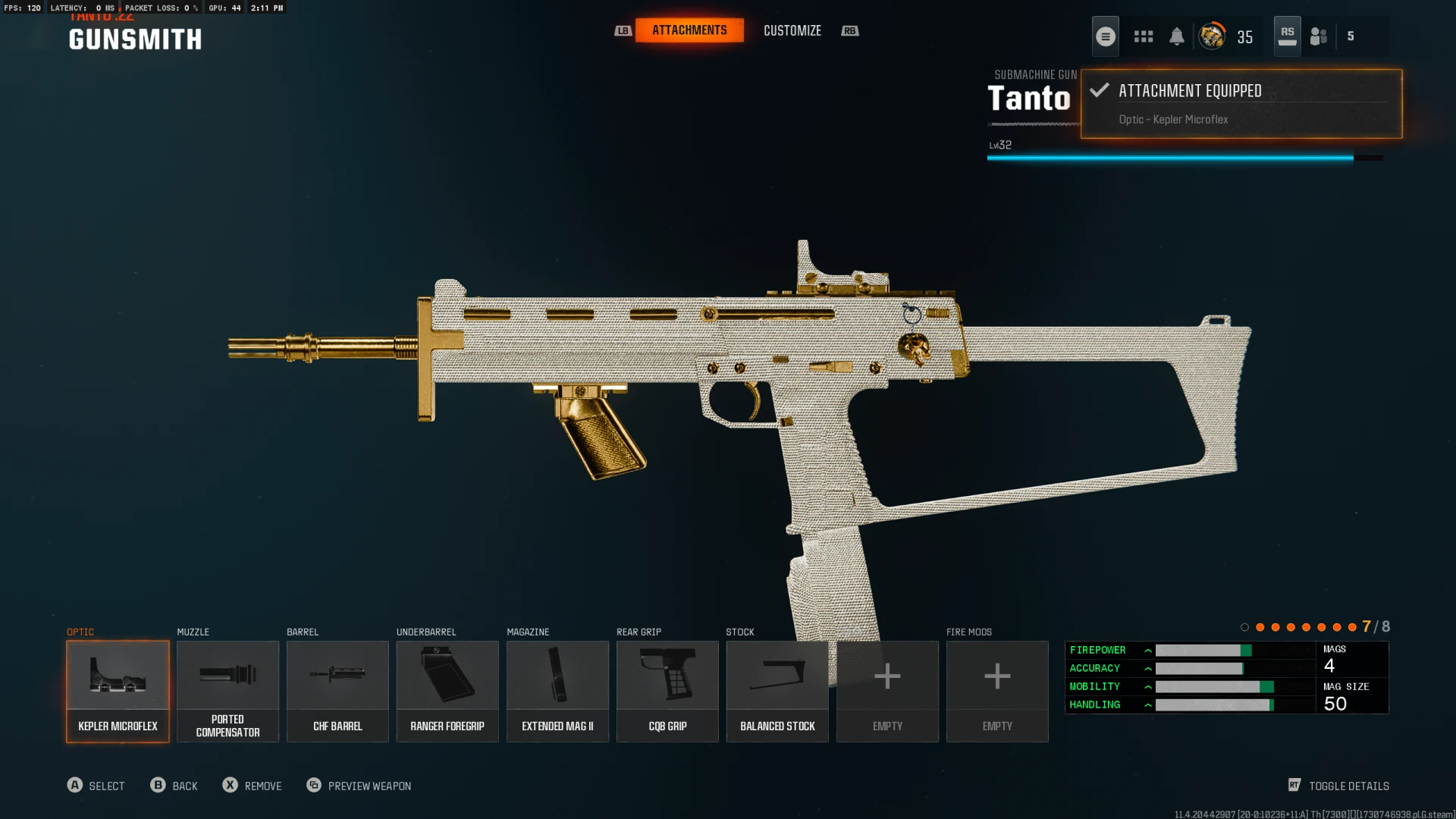Open the player profile emblem
The width and height of the screenshot is (1456, 819).
coord(1212,36)
